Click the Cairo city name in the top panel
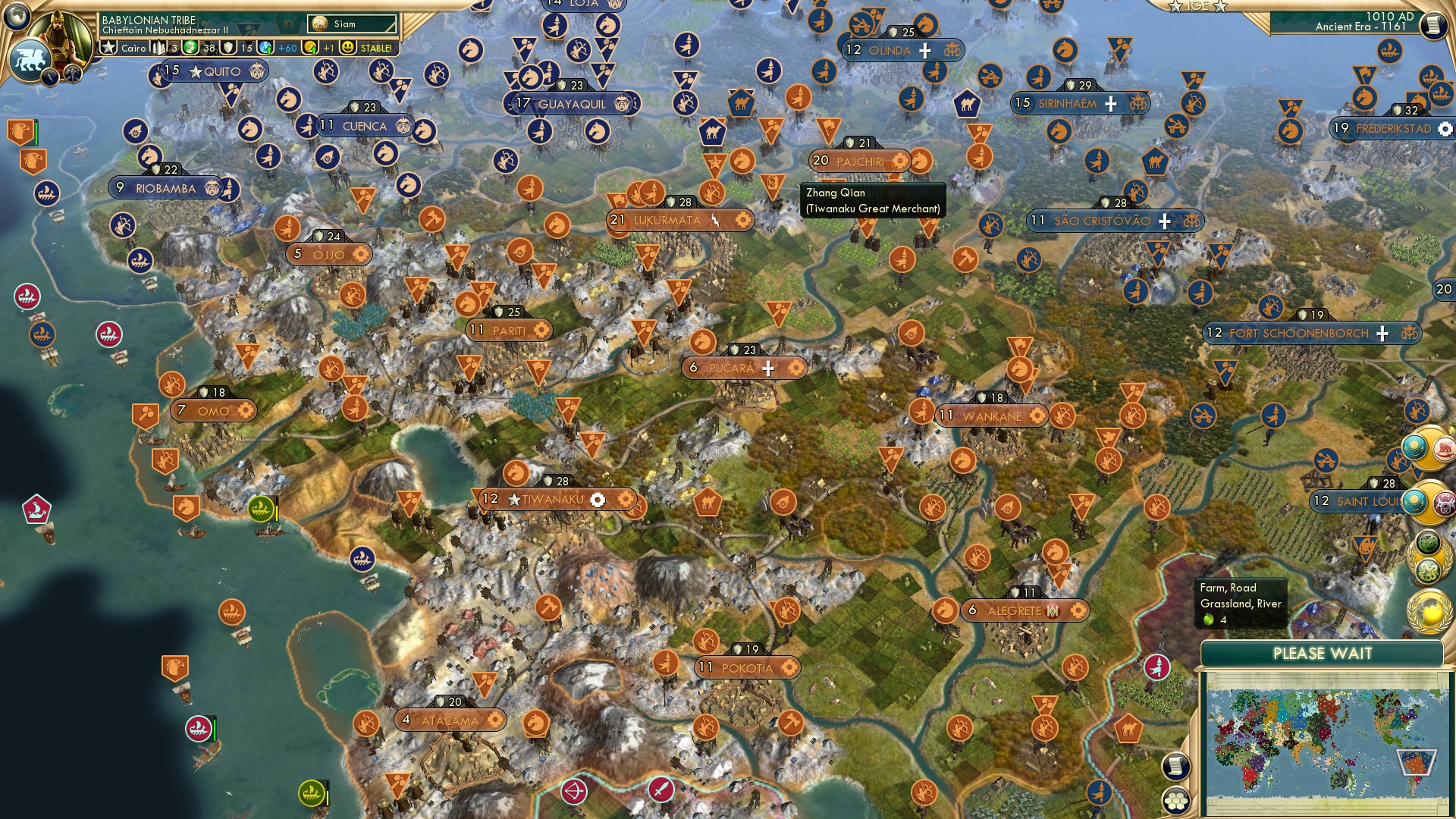Screen dimensions: 1456x819 tap(134, 48)
